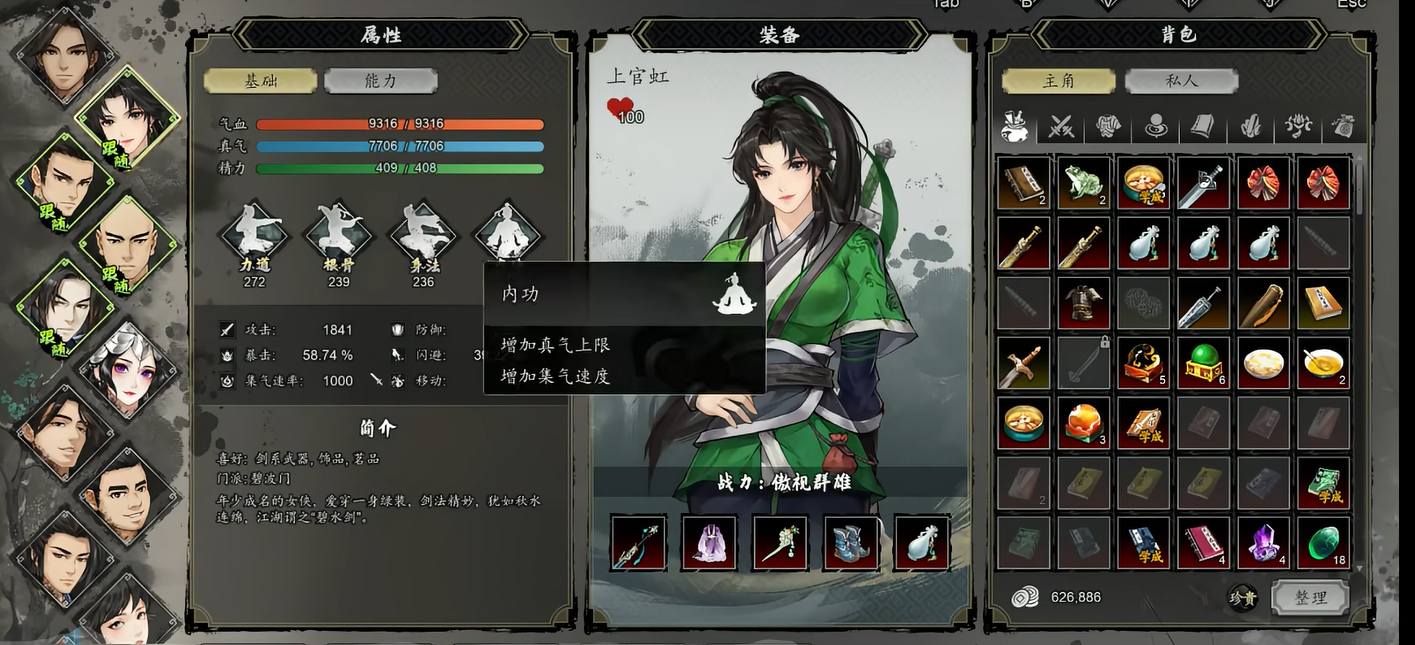Choose the equipped sword weapon slot
This screenshot has height=645, width=1415.
point(638,543)
